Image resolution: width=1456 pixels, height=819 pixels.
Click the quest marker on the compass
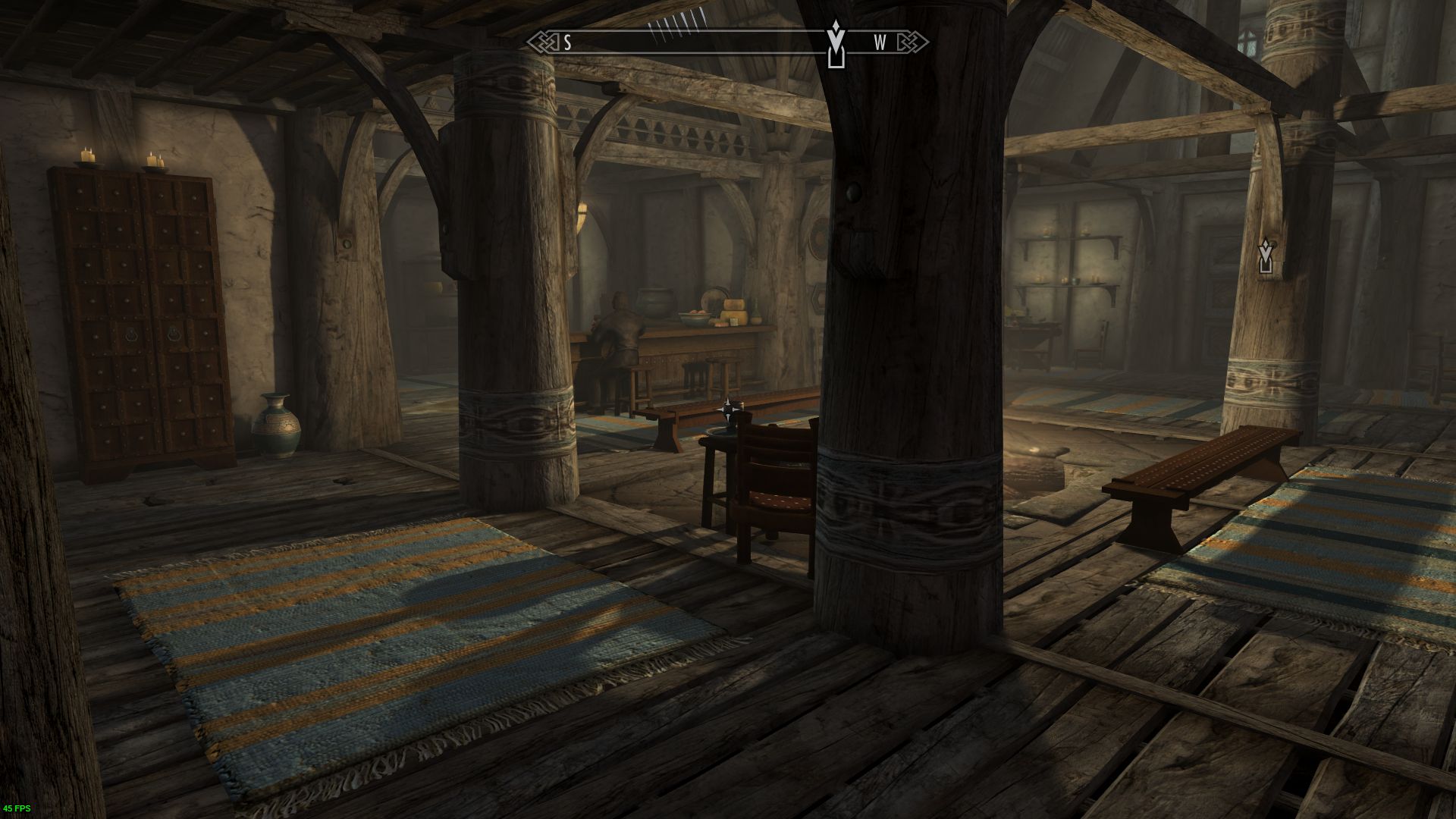(x=835, y=43)
